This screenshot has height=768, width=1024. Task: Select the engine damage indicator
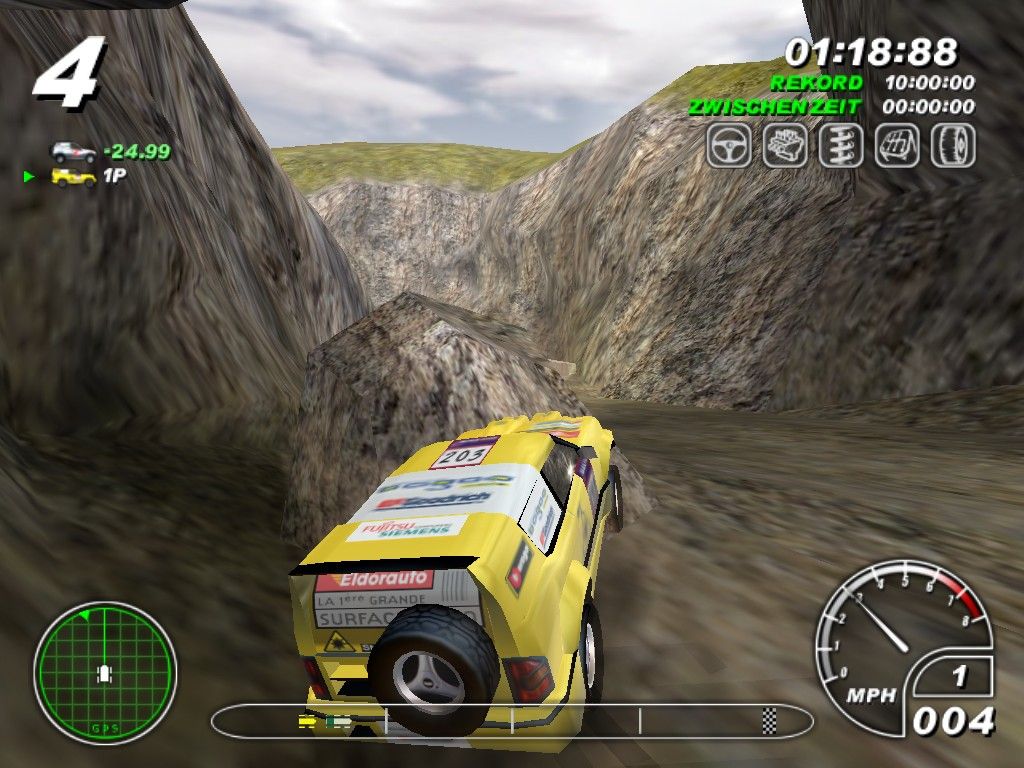point(785,146)
